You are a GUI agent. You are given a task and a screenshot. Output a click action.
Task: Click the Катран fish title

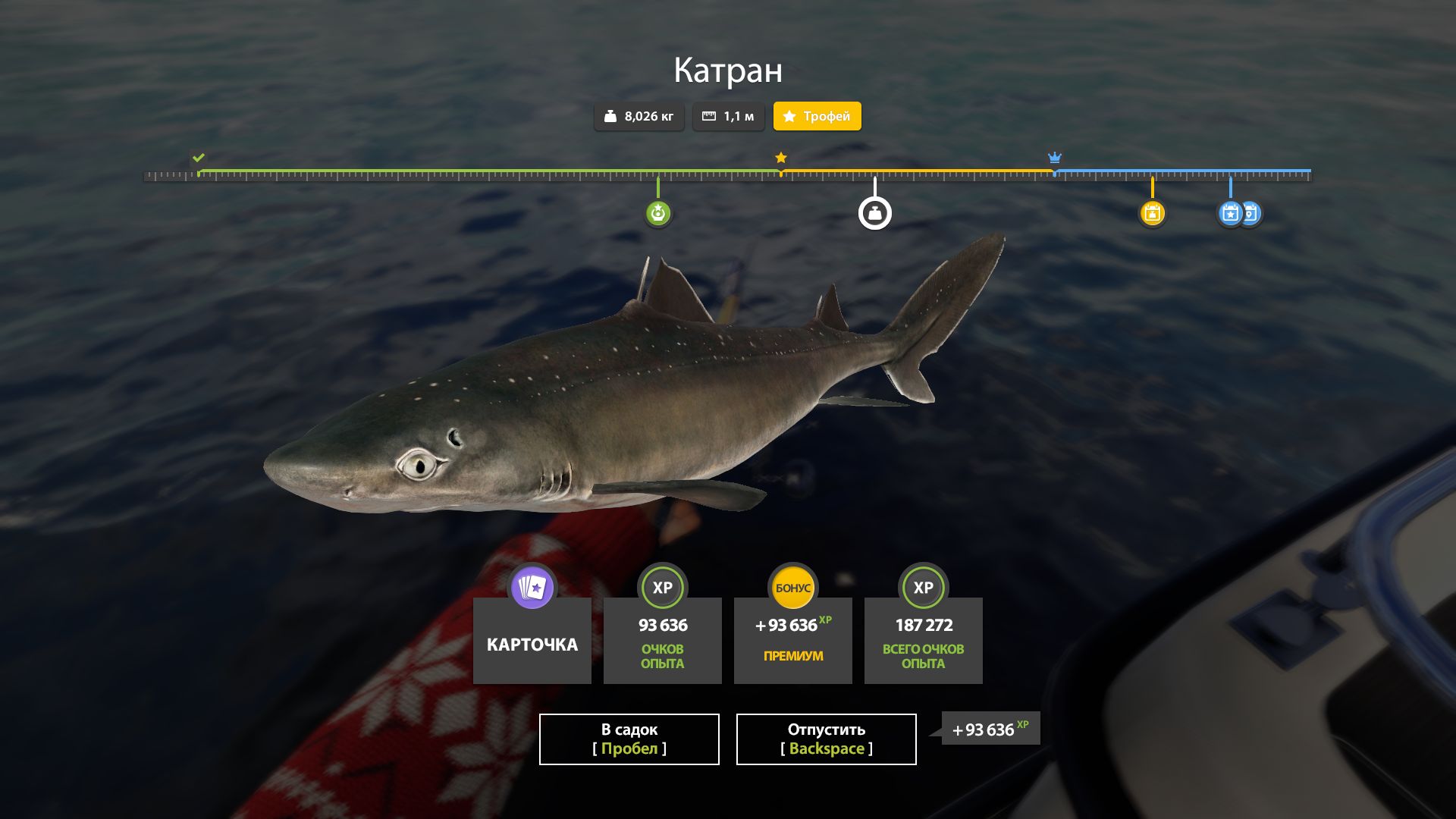(x=727, y=71)
